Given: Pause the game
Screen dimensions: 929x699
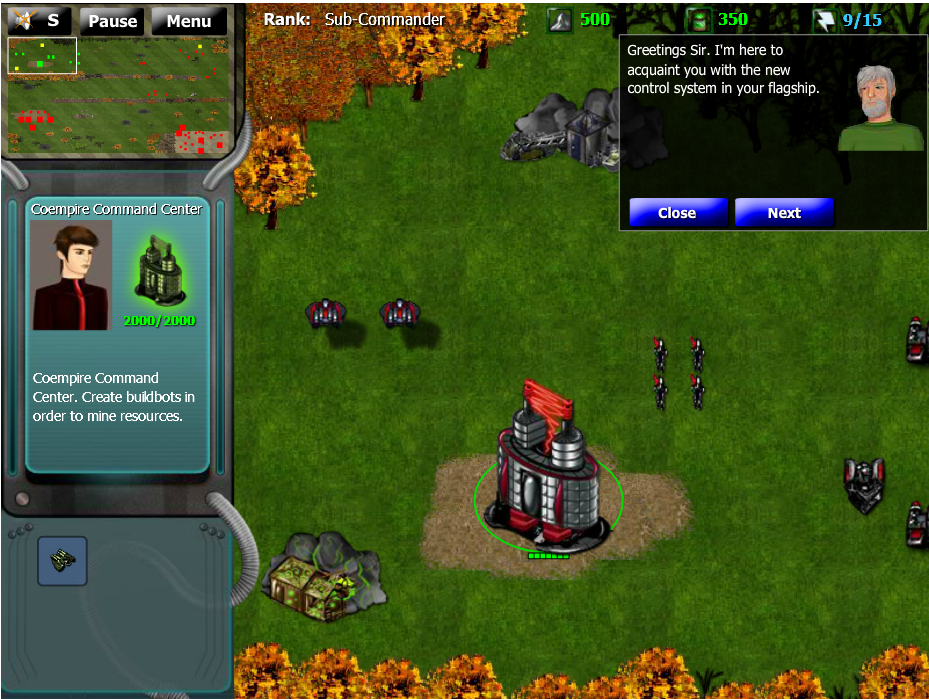Looking at the screenshot, I should [x=112, y=21].
